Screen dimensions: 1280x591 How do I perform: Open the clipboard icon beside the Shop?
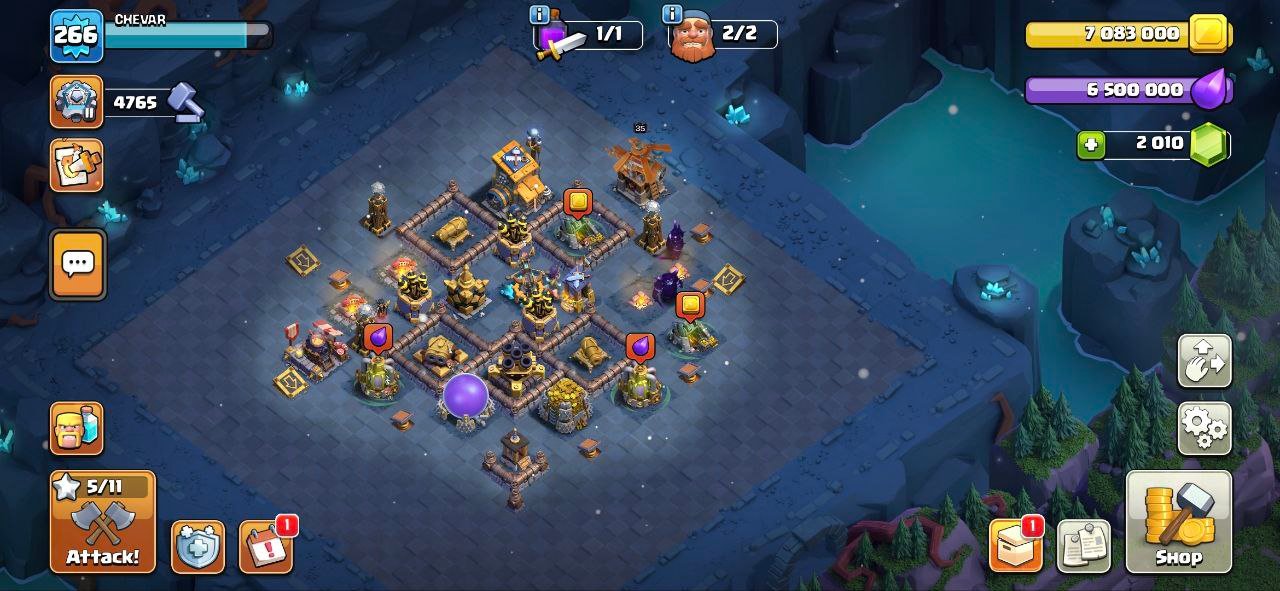(1083, 546)
